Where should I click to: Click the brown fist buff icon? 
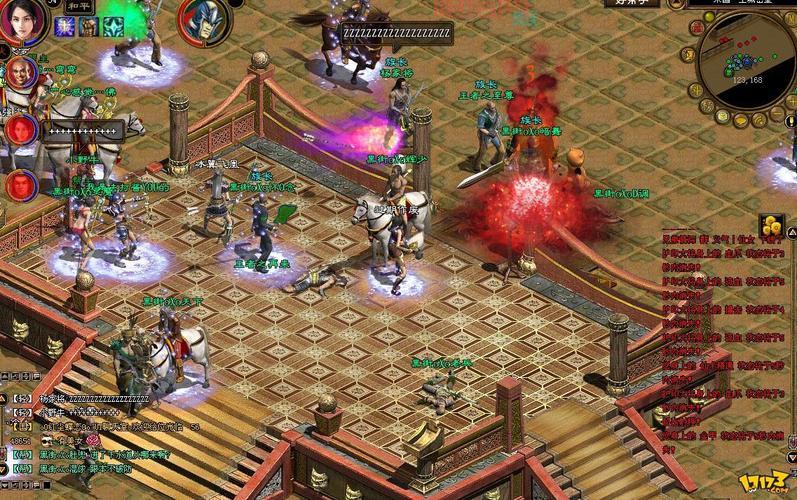(x=90, y=27)
